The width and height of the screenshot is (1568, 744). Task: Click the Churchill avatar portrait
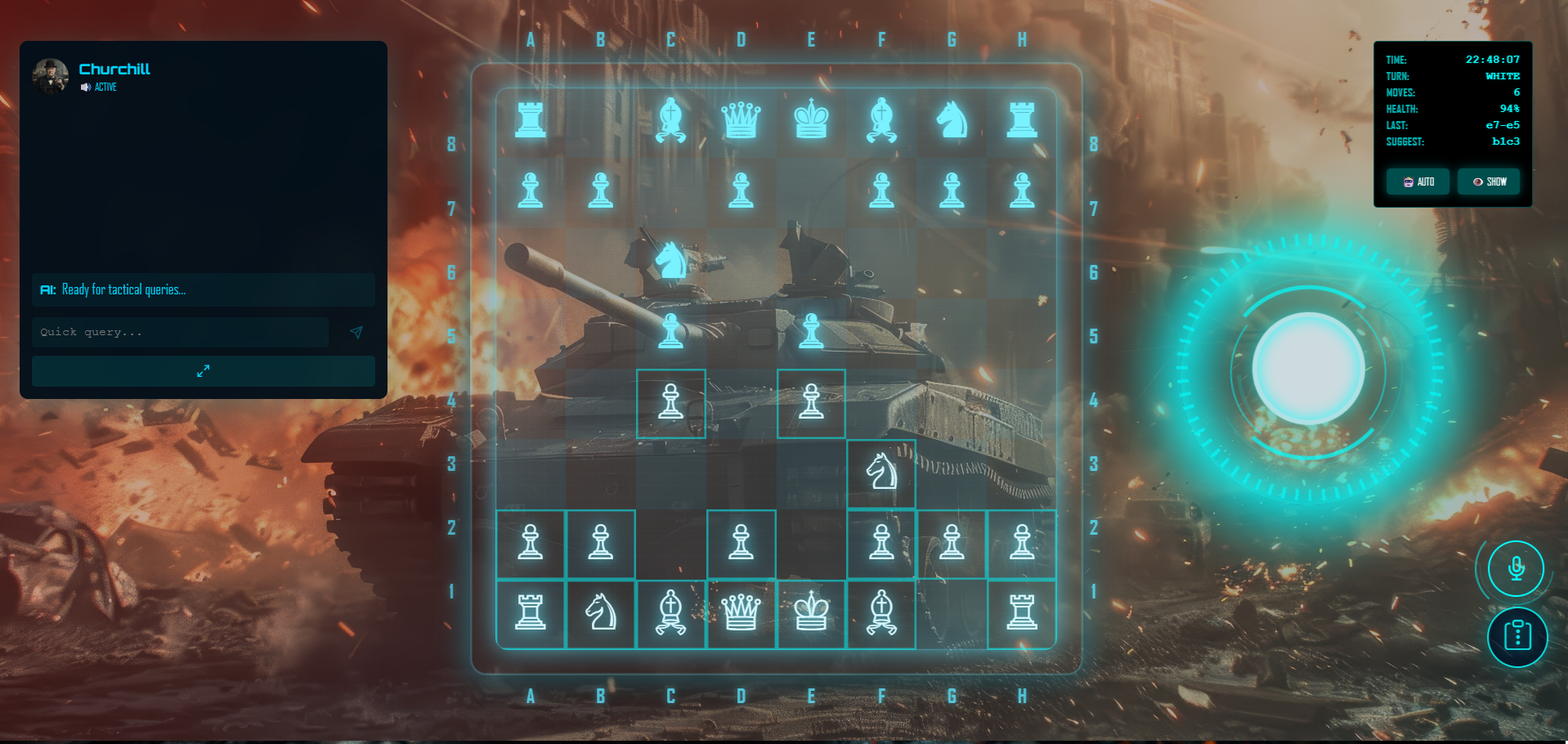[50, 76]
